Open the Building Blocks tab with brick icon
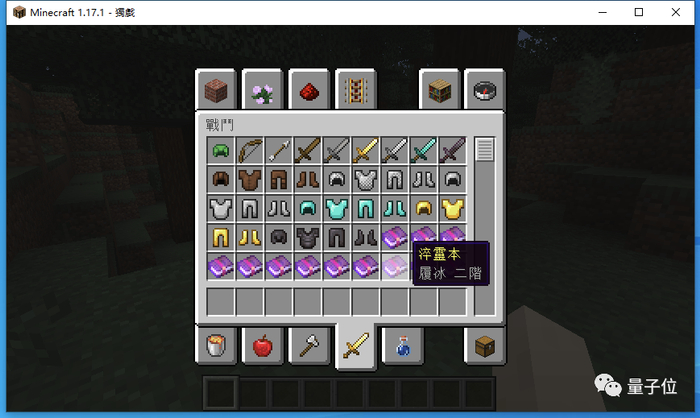The image size is (700, 418). click(216, 91)
